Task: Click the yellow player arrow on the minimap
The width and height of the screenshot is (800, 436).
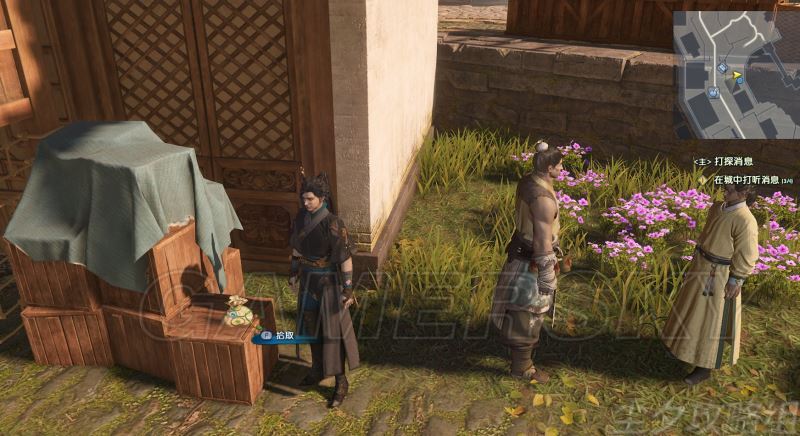Action: pos(738,74)
